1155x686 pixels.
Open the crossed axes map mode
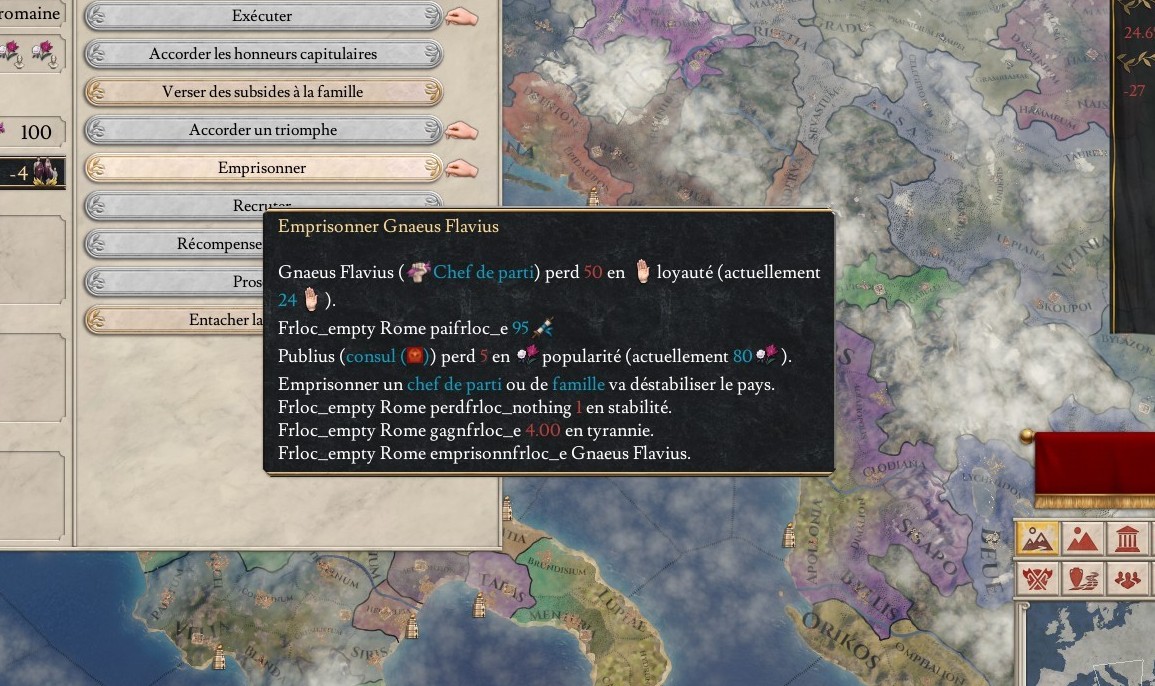(x=1037, y=580)
